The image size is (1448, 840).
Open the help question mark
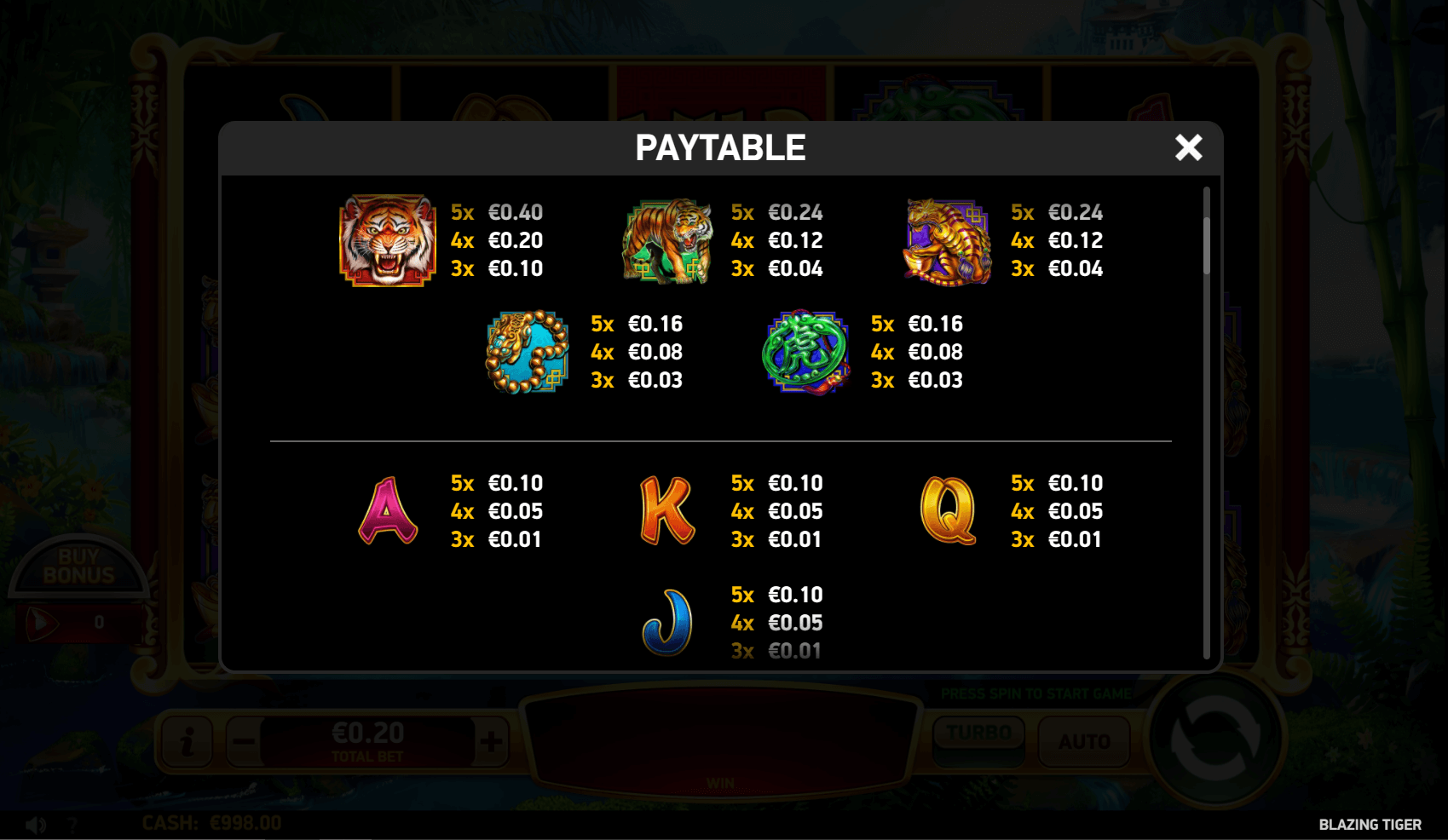tap(73, 823)
